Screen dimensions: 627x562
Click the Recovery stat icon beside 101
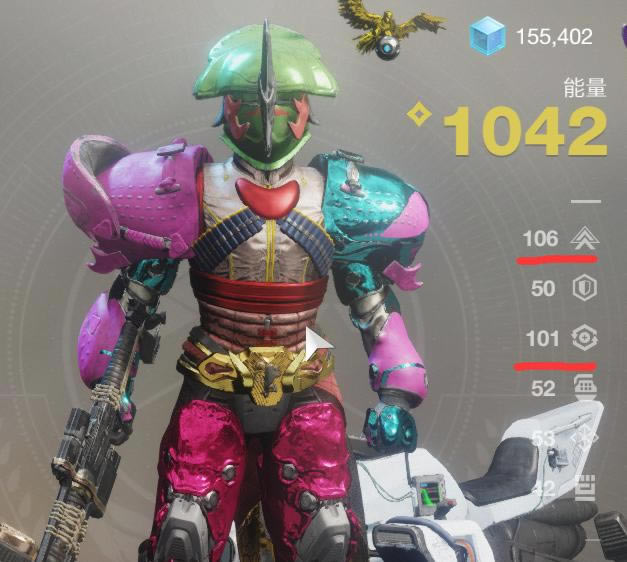point(581,339)
